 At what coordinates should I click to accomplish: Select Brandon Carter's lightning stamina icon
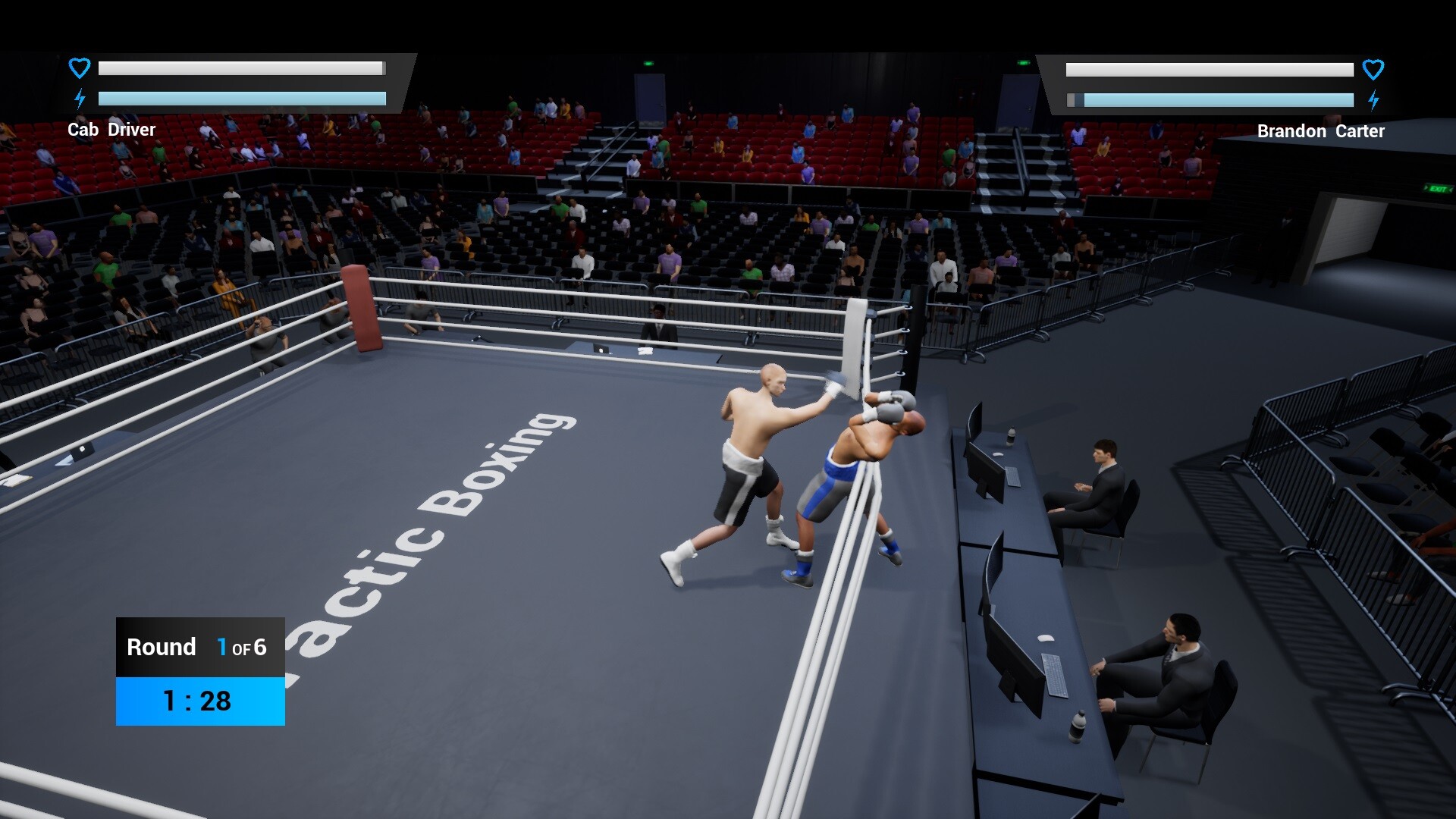[1374, 99]
